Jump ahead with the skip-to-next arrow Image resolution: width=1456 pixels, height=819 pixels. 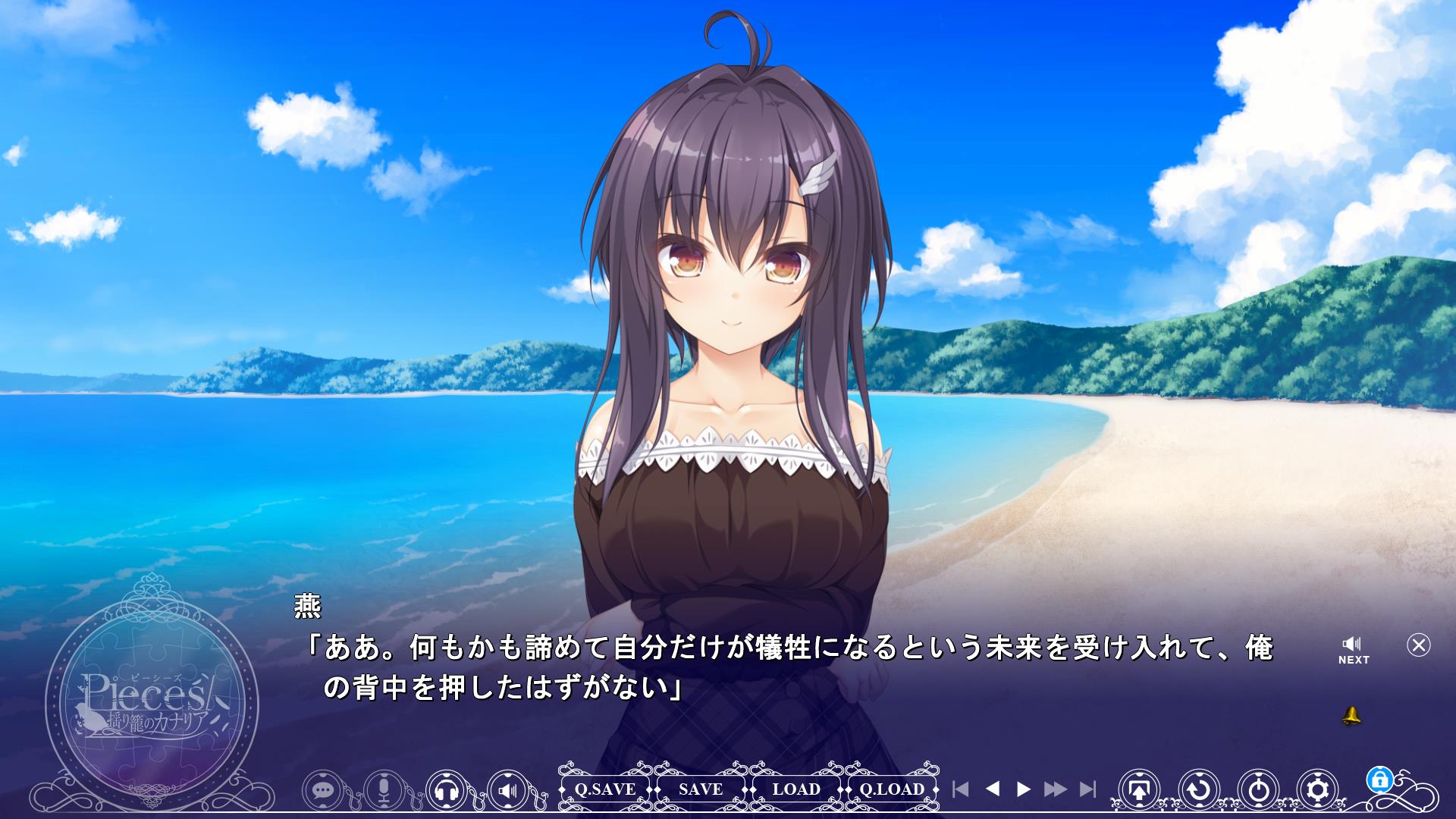[1087, 789]
